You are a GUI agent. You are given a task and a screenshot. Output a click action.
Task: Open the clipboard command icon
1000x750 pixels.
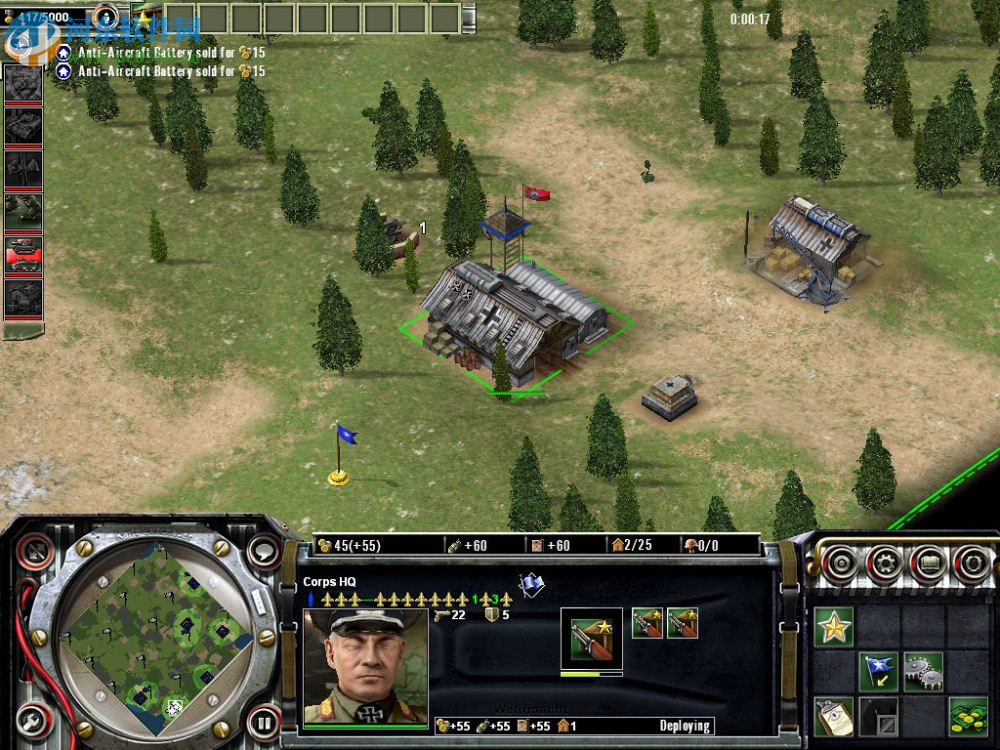point(833,716)
